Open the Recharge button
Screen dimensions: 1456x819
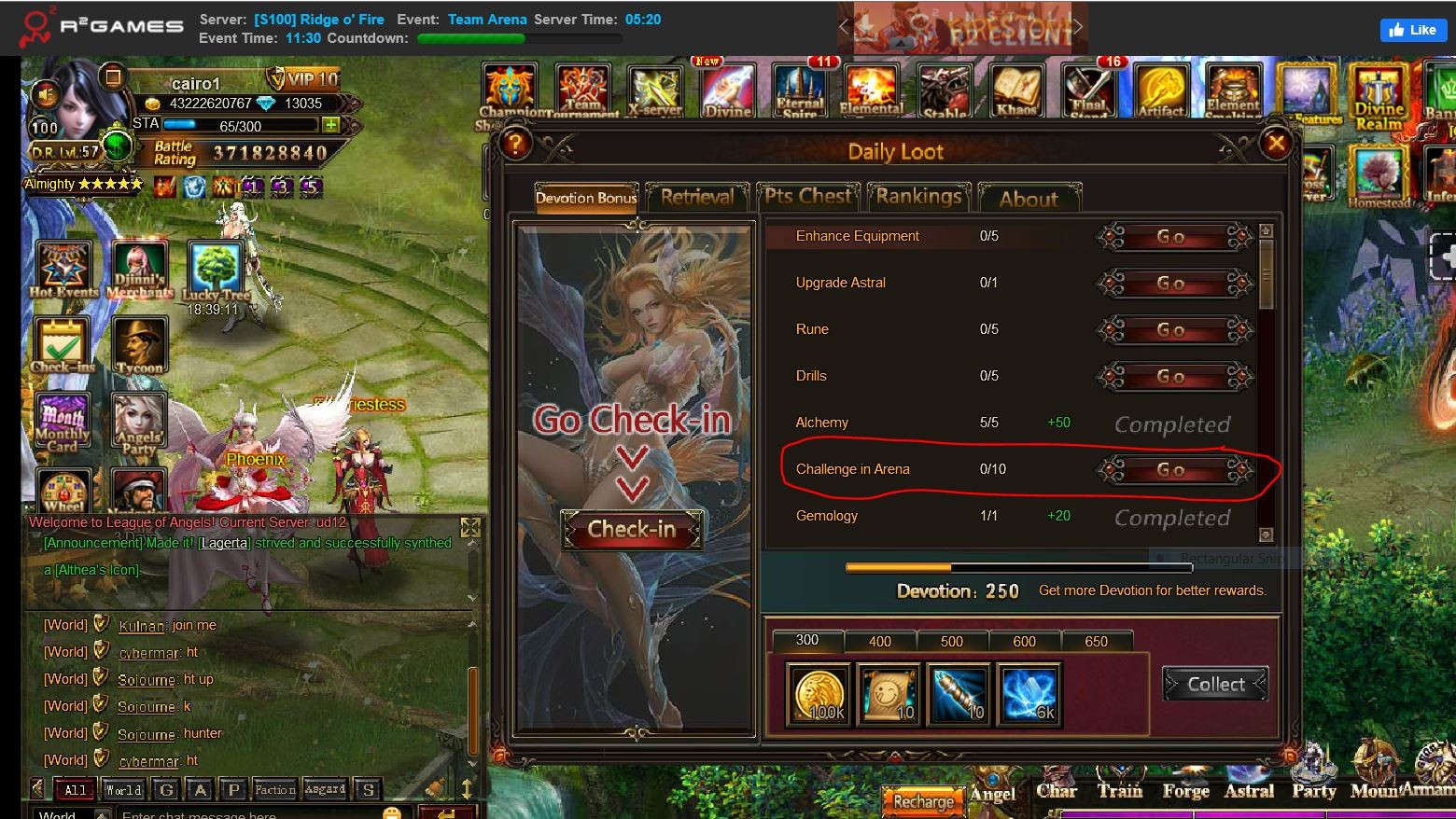923,801
